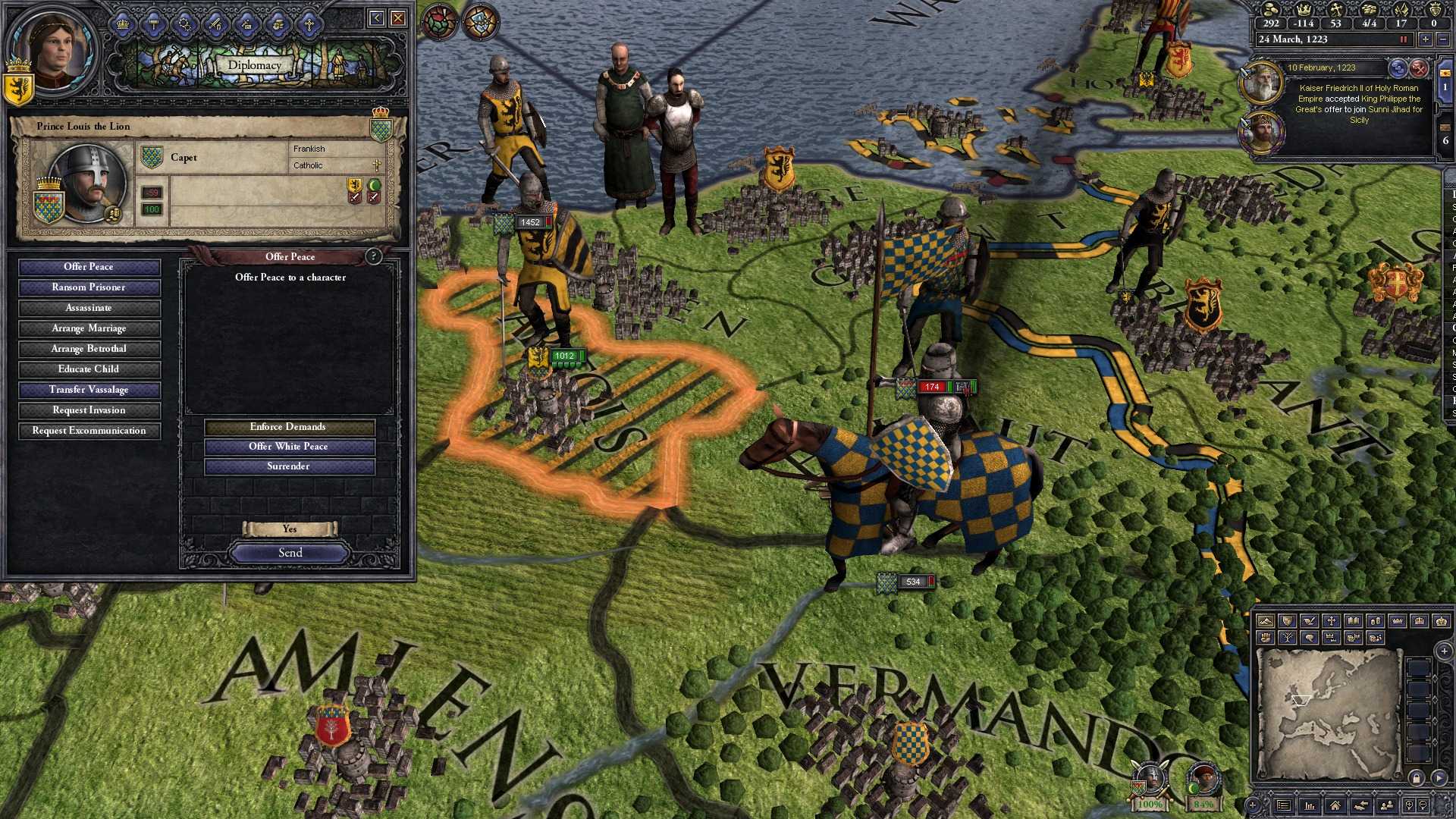The width and height of the screenshot is (1456, 819).
Task: Pause the game from the date bar
Action: (x=1403, y=39)
